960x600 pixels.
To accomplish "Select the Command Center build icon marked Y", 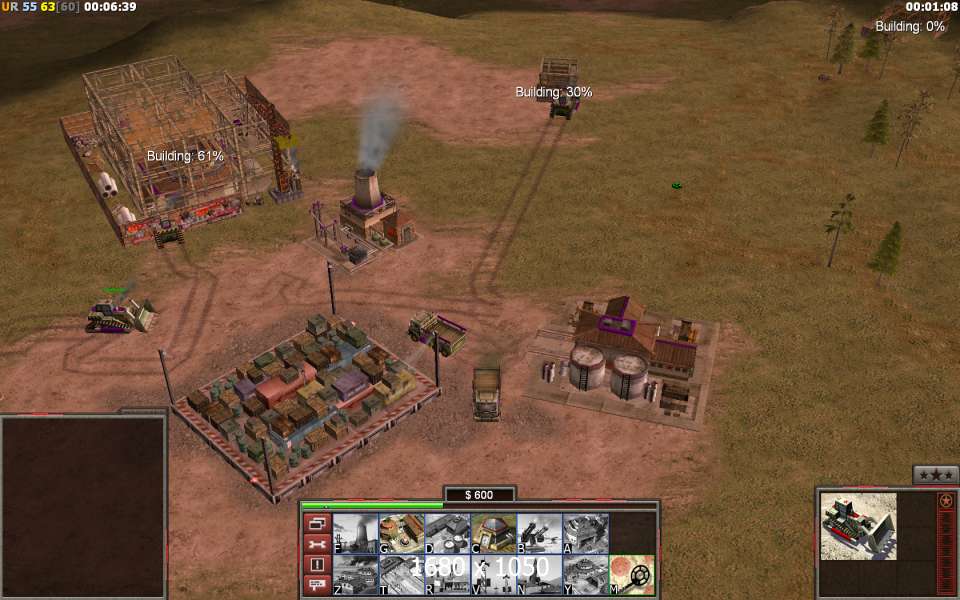I will tap(585, 574).
